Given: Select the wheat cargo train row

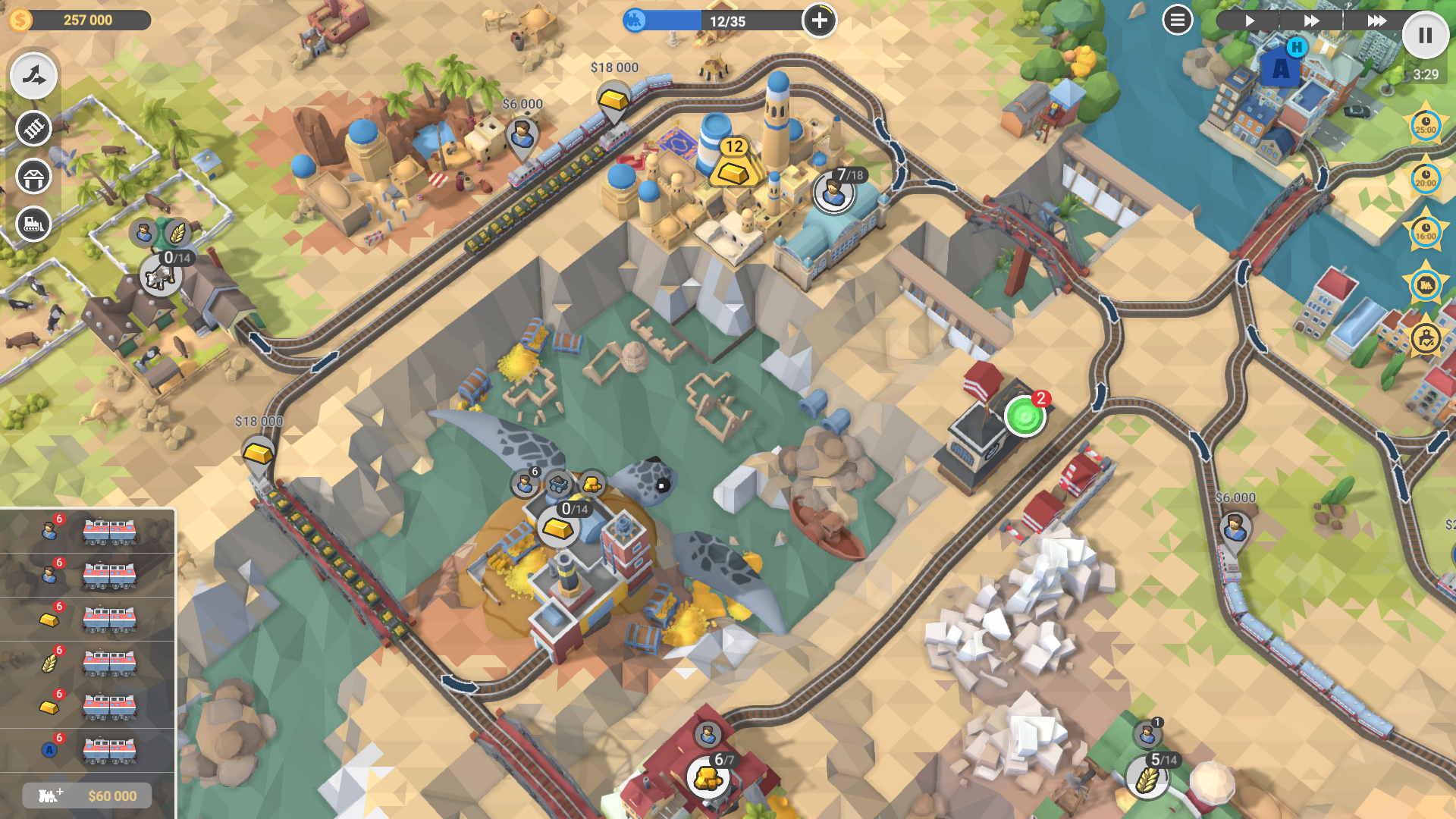Looking at the screenshot, I should (x=87, y=664).
